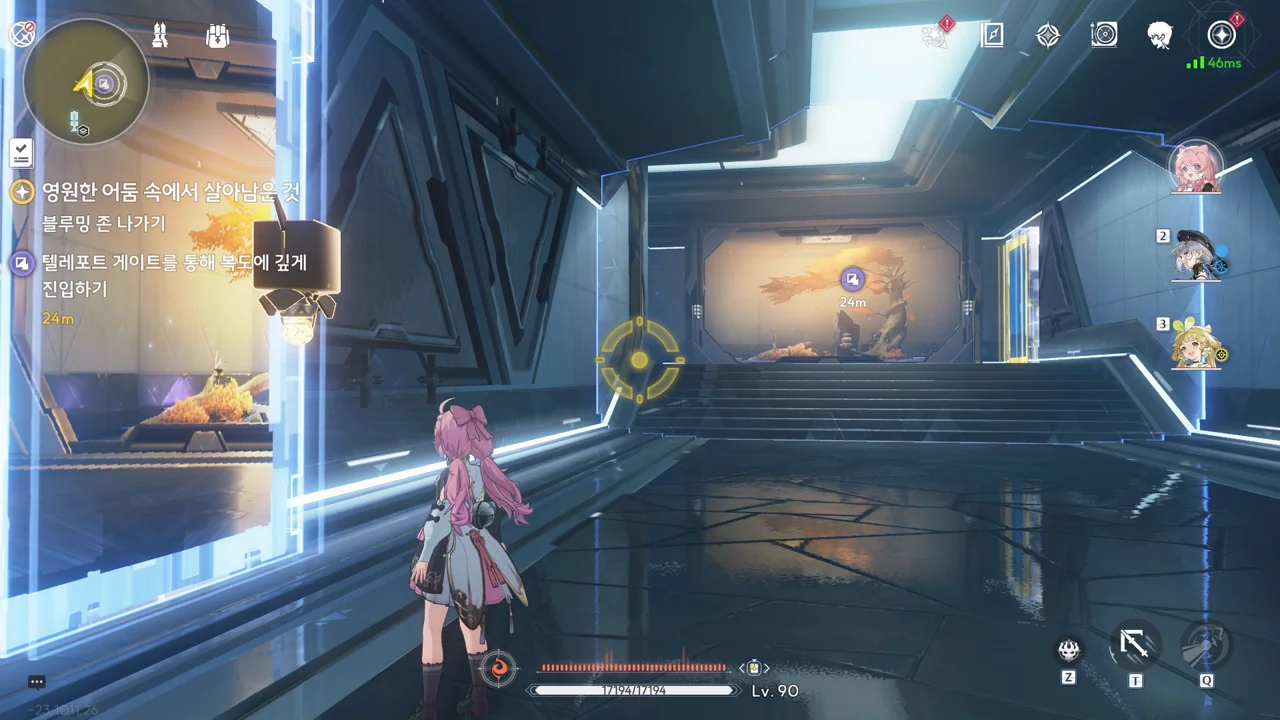This screenshot has width=1280, height=720.
Task: Switch to the blonde character in slot 3
Action: pos(1196,343)
